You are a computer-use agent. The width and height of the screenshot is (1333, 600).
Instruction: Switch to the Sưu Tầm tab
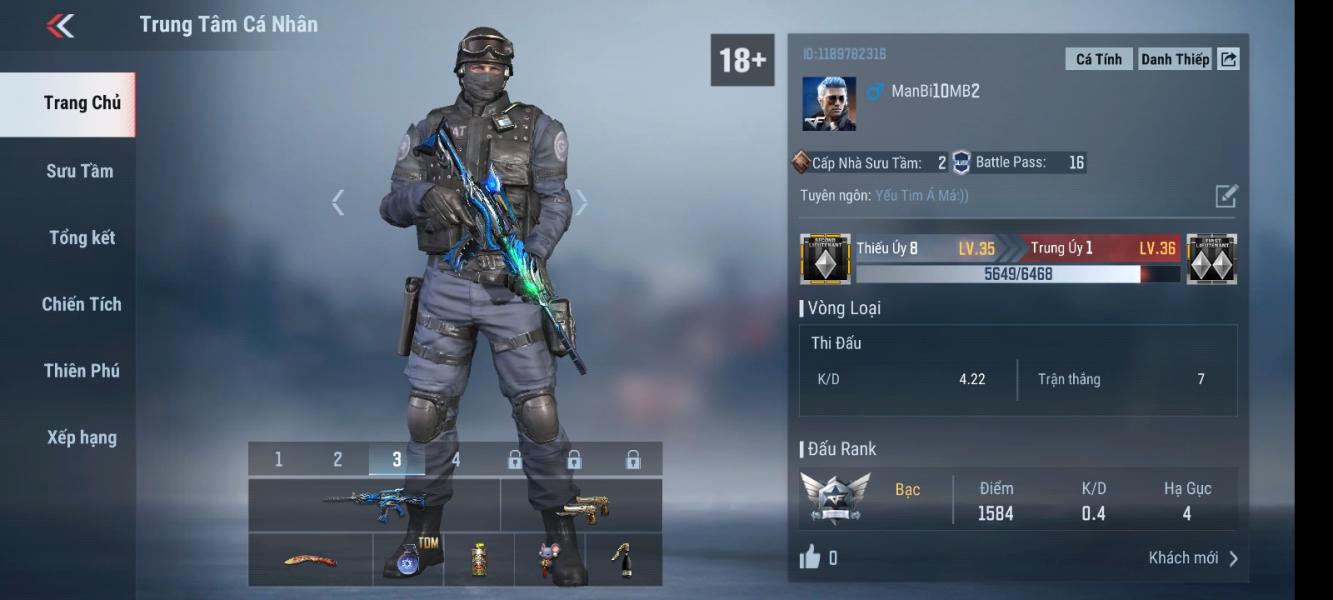click(x=79, y=171)
